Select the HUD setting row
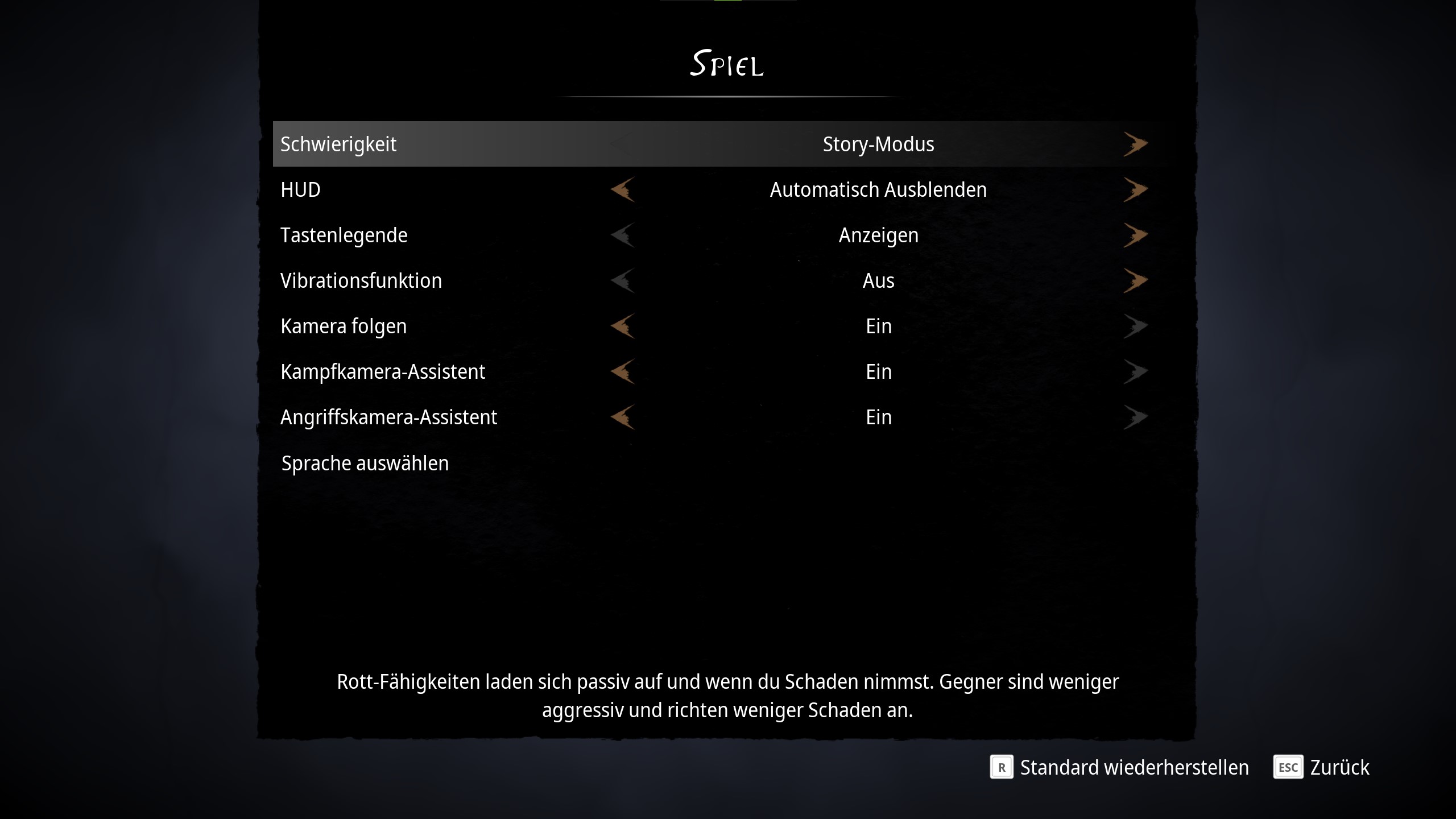Image resolution: width=1456 pixels, height=819 pixels. click(300, 189)
